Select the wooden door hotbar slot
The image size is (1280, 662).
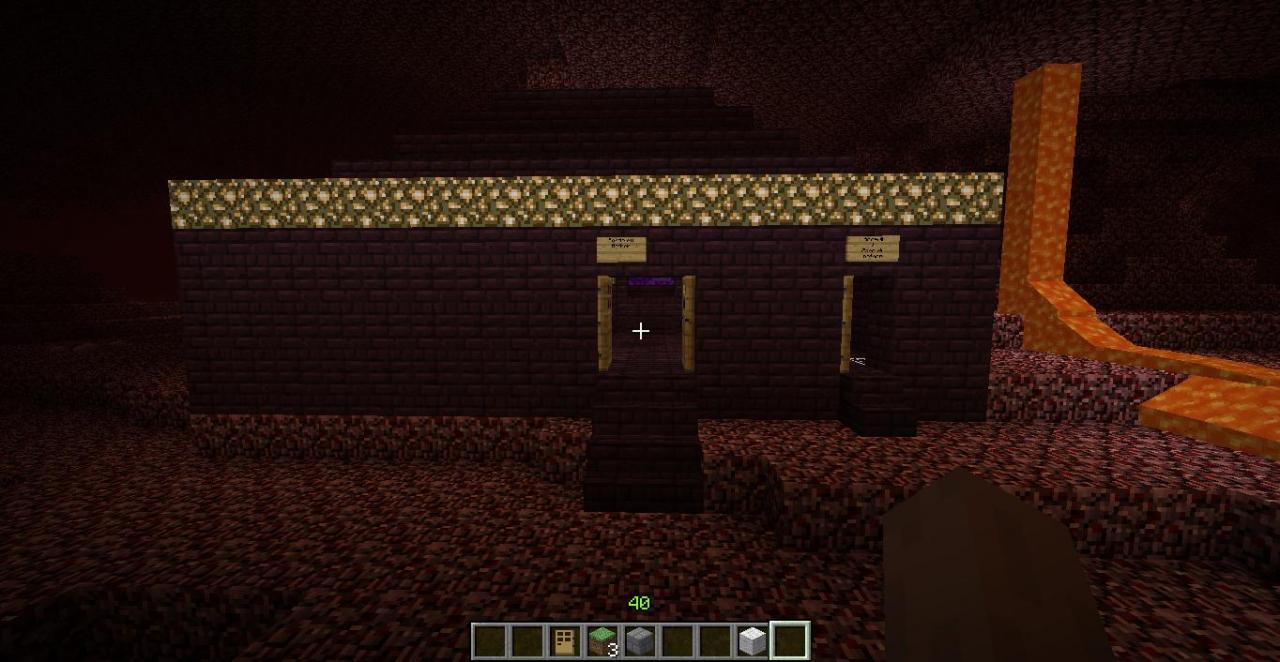tap(565, 641)
